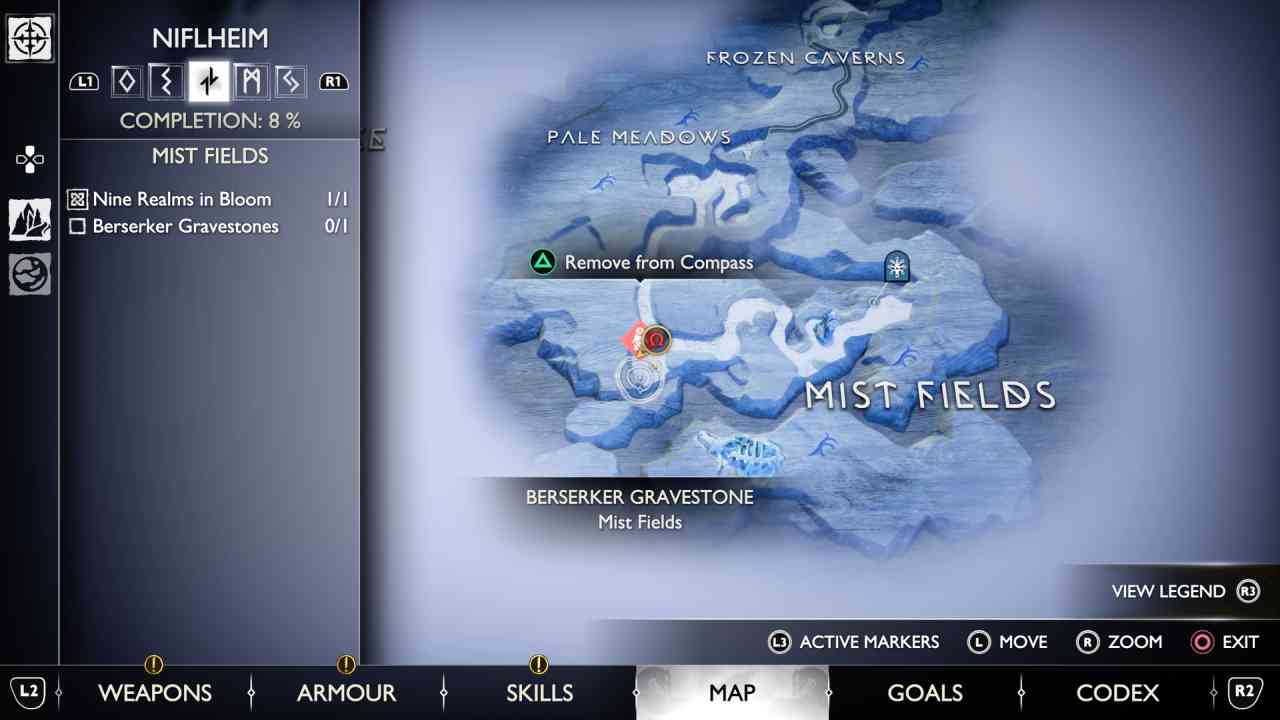Image resolution: width=1280 pixels, height=720 pixels.
Task: Switch to the Goals tab
Action: (925, 692)
